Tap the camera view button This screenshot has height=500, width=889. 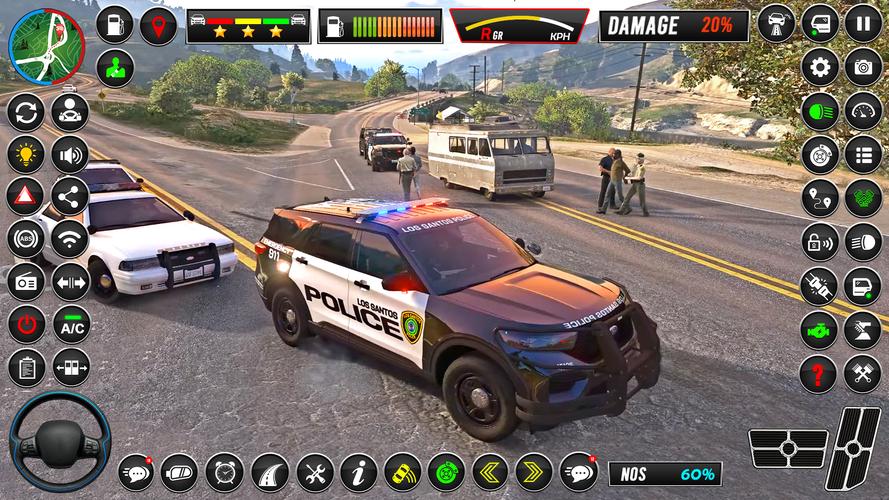(863, 67)
